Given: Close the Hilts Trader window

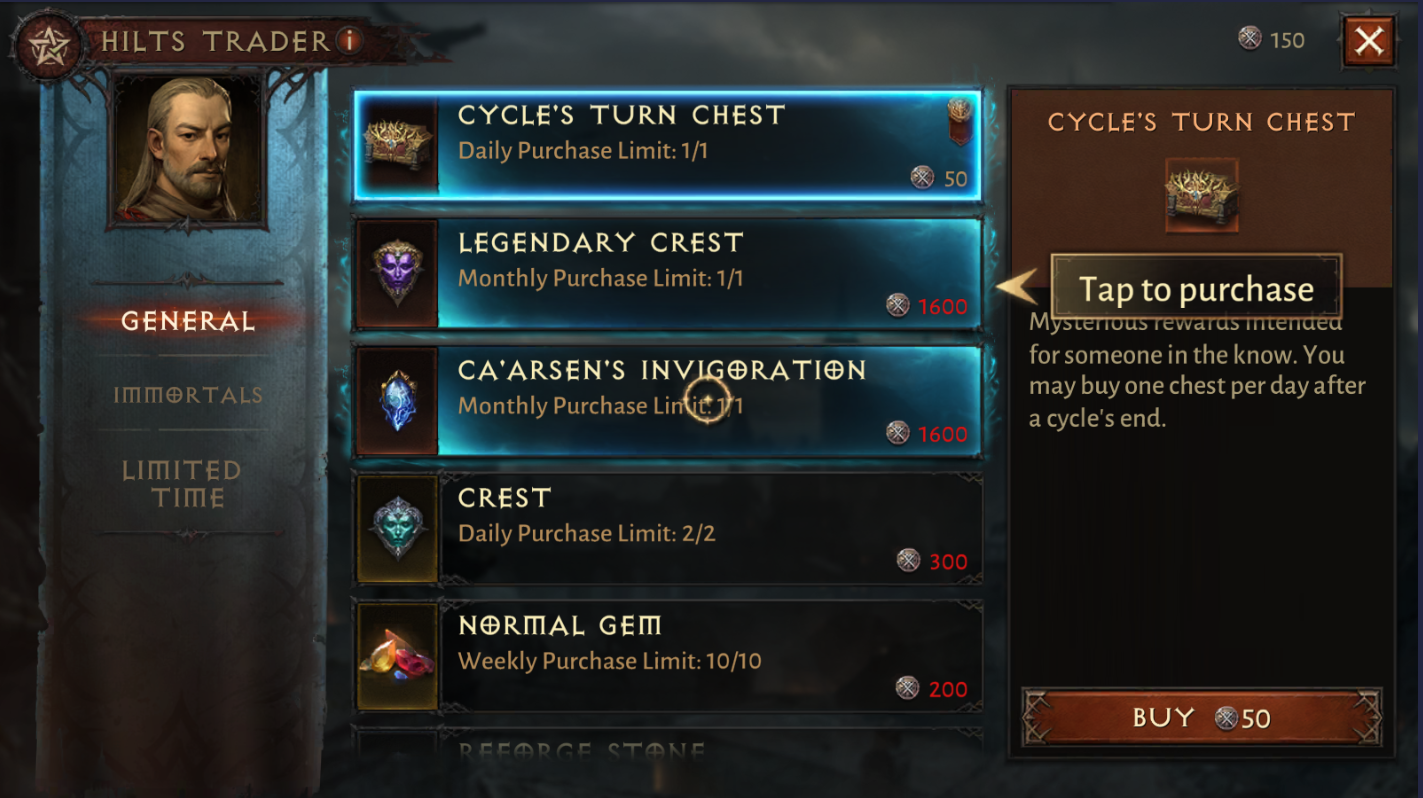Looking at the screenshot, I should (x=1369, y=41).
